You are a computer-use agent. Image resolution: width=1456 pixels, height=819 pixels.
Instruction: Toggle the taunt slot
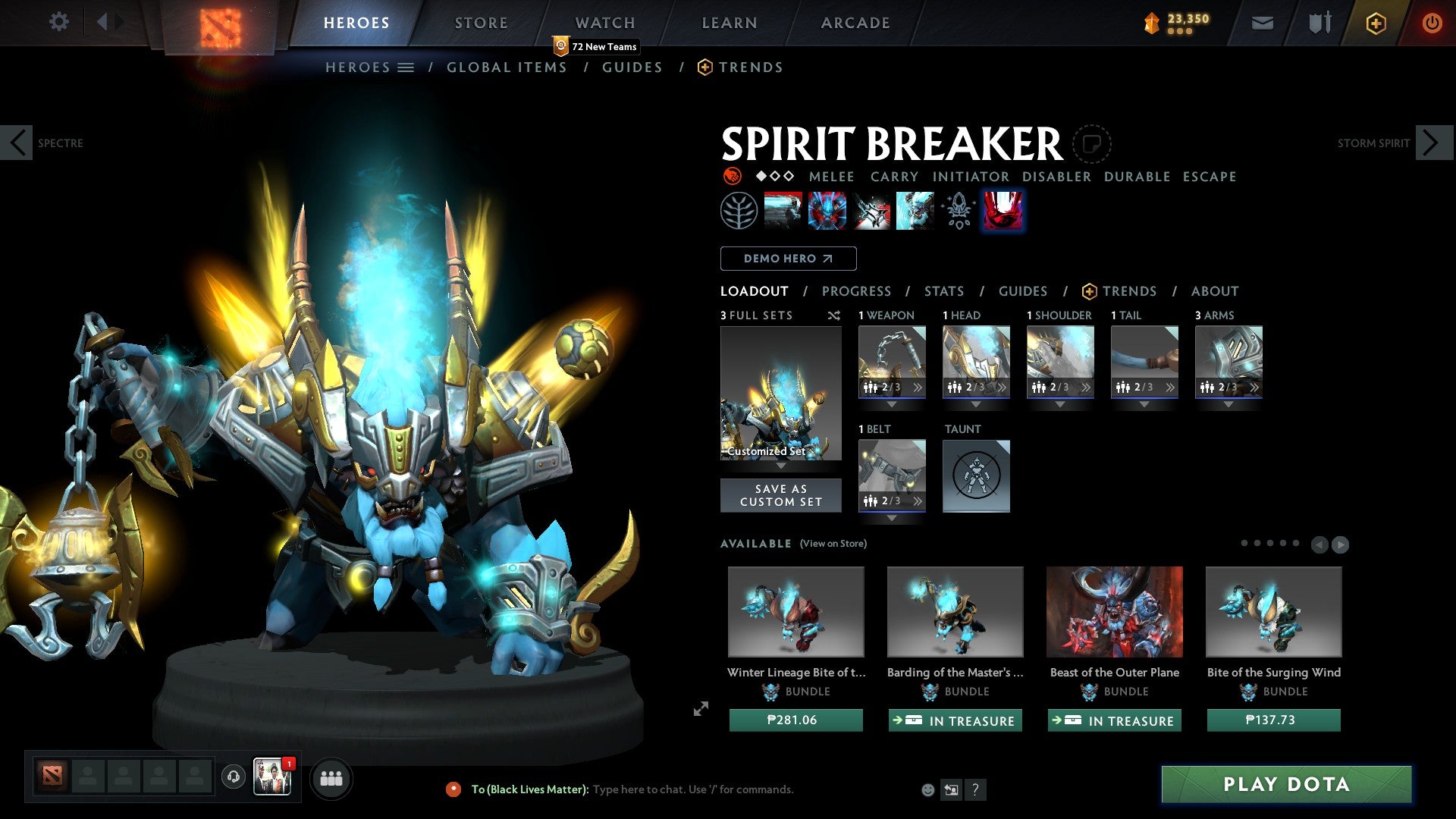click(976, 476)
